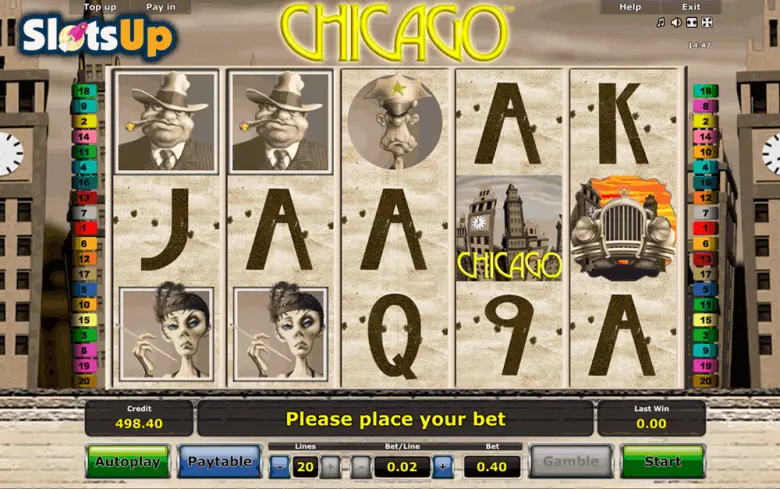Click the SlotsUp logo
The height and width of the screenshot is (489, 780).
pyautogui.click(x=97, y=39)
